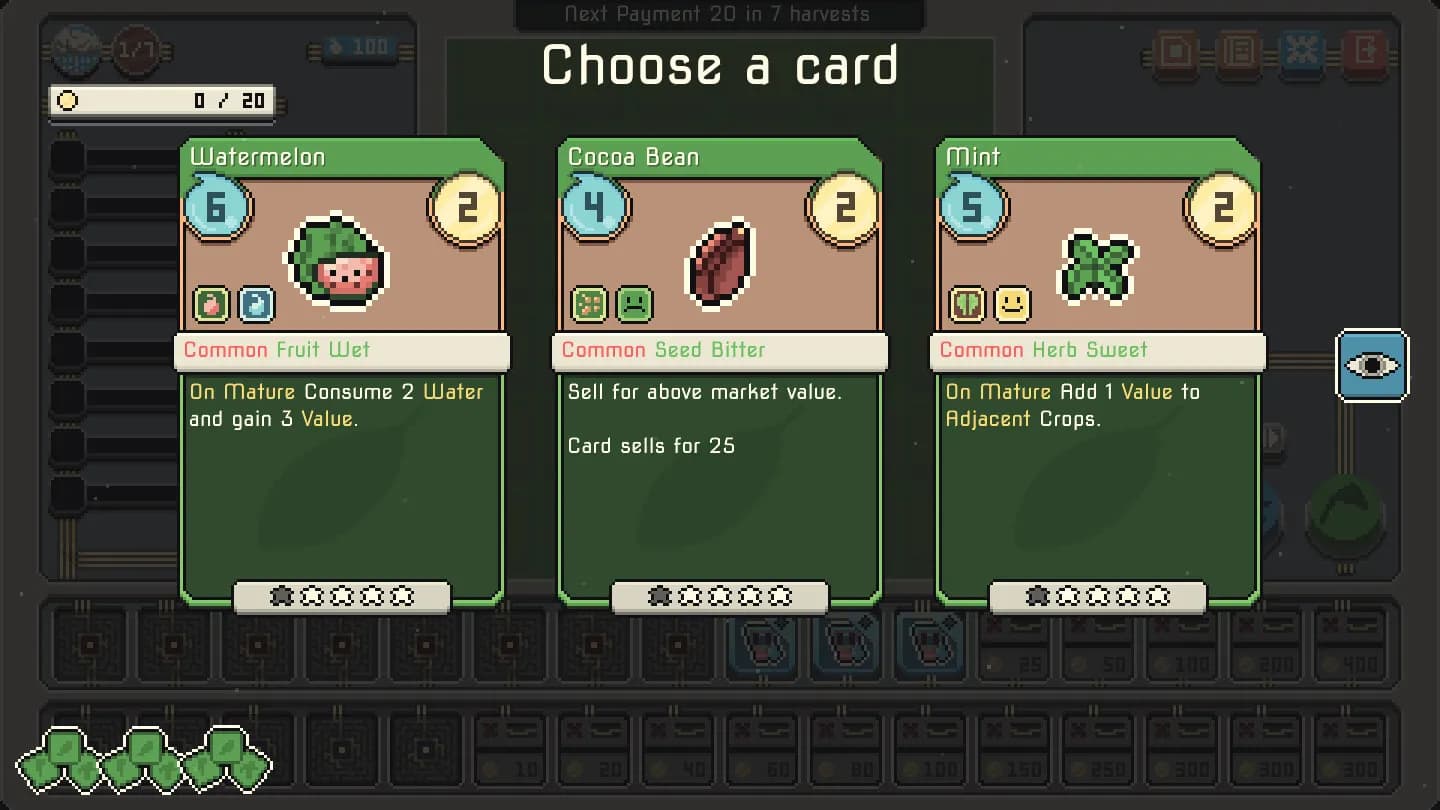Click the Sweet smiley trait icon on the Mint card
1440x810 pixels.
[x=1013, y=306]
